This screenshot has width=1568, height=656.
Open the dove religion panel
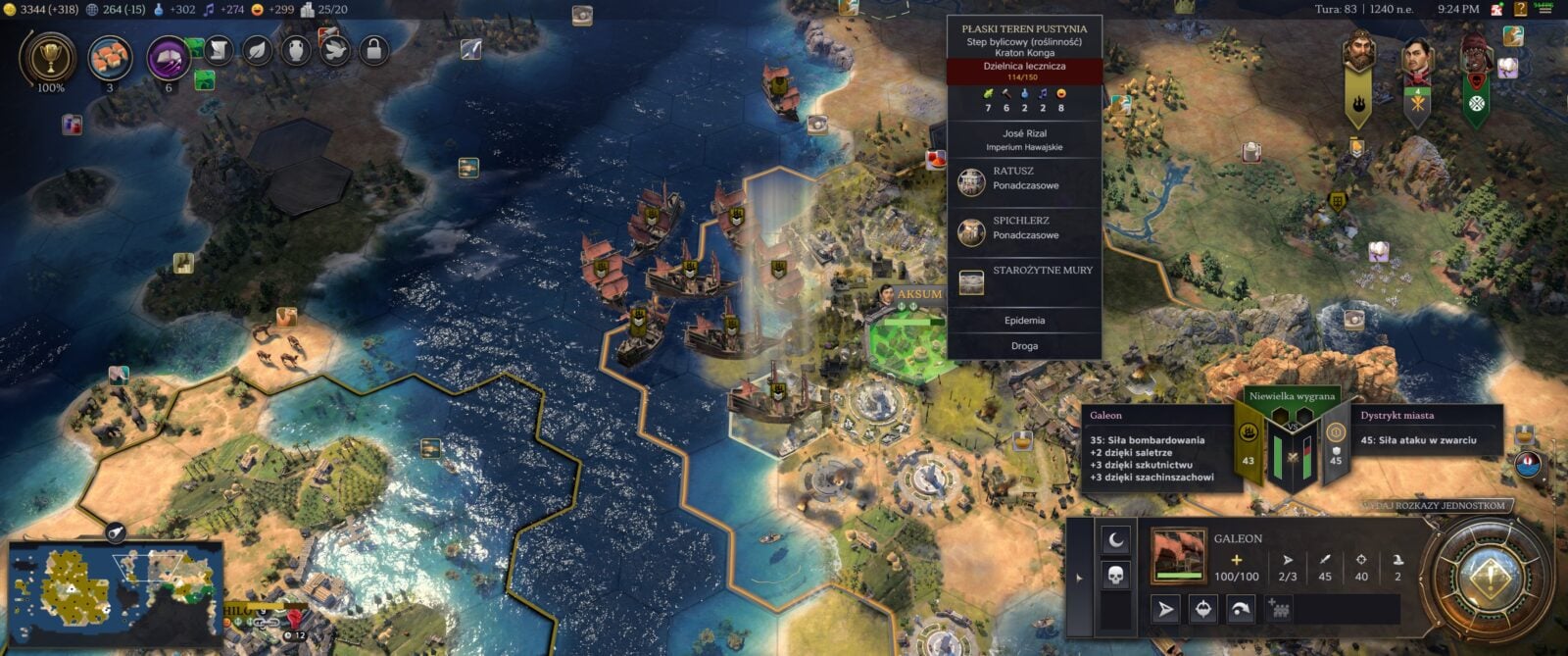334,49
